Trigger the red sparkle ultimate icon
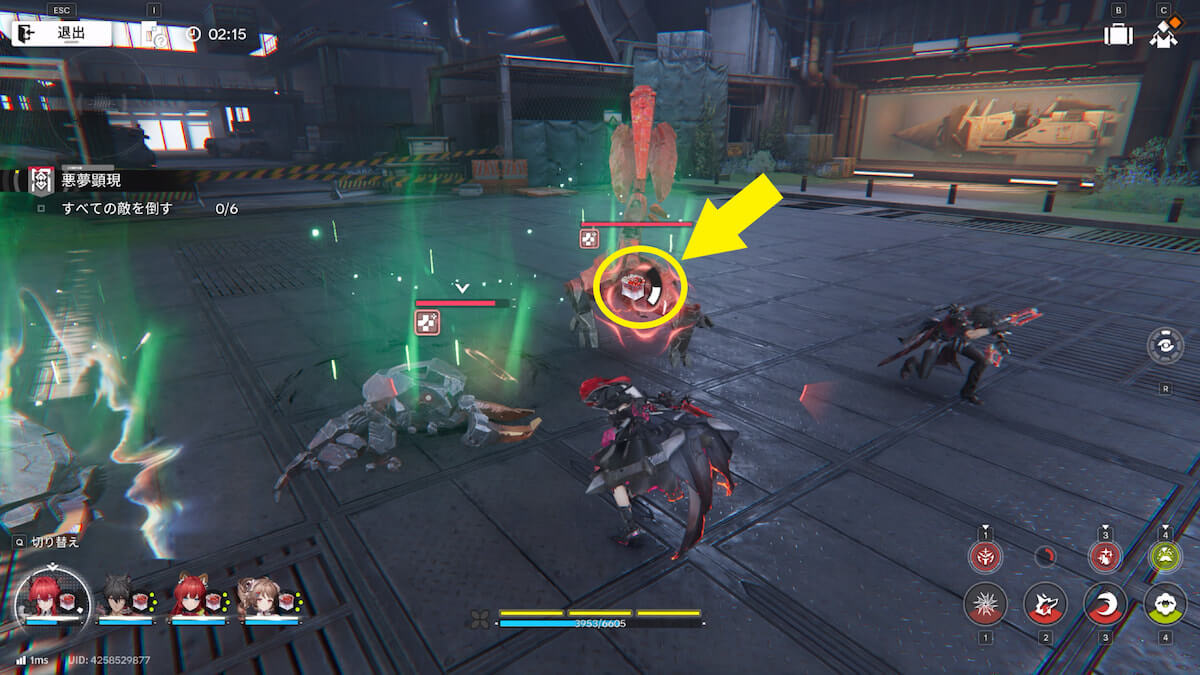 [1105, 557]
